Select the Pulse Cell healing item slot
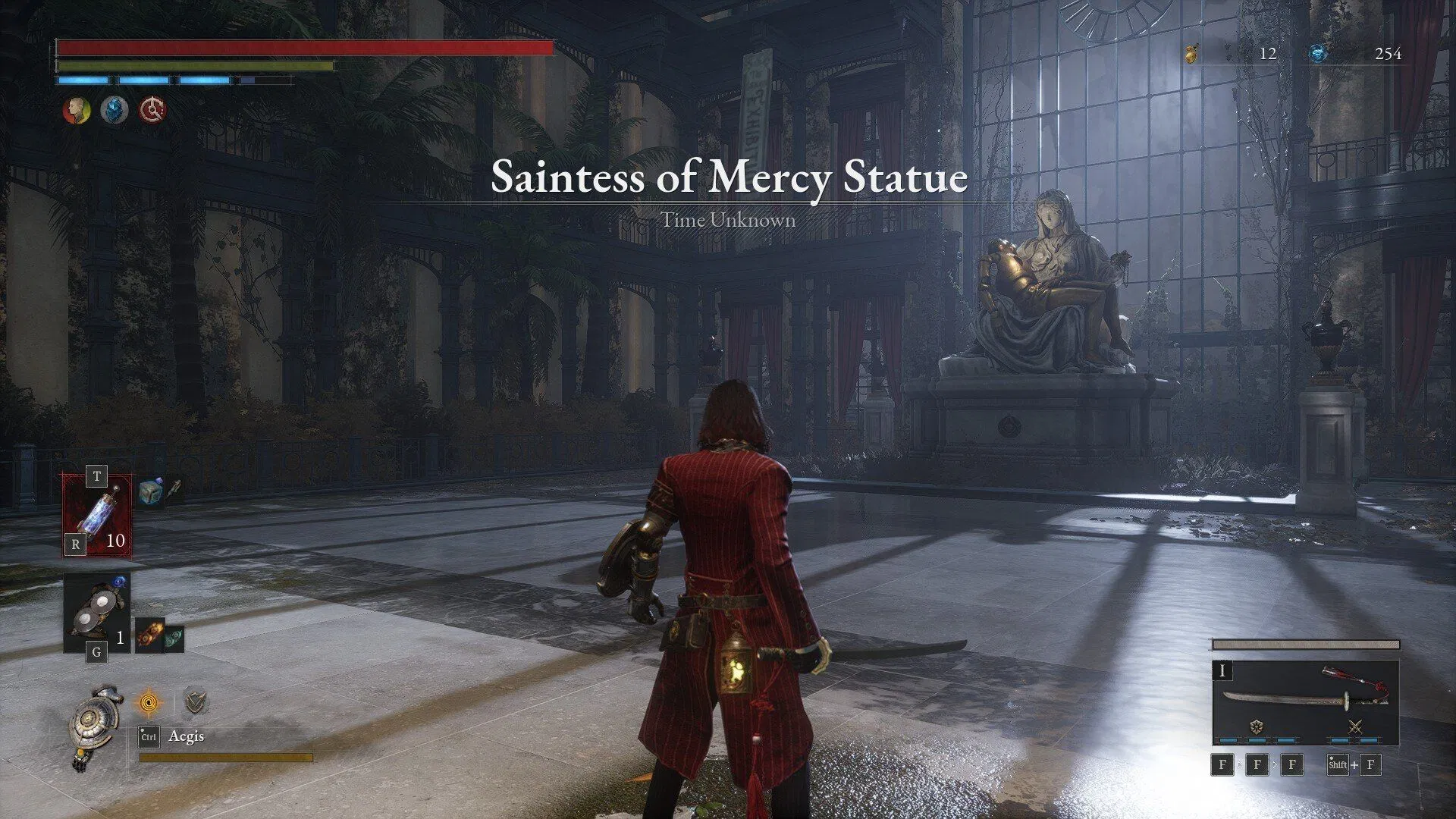Viewport: 1456px width, 819px height. [x=97, y=516]
